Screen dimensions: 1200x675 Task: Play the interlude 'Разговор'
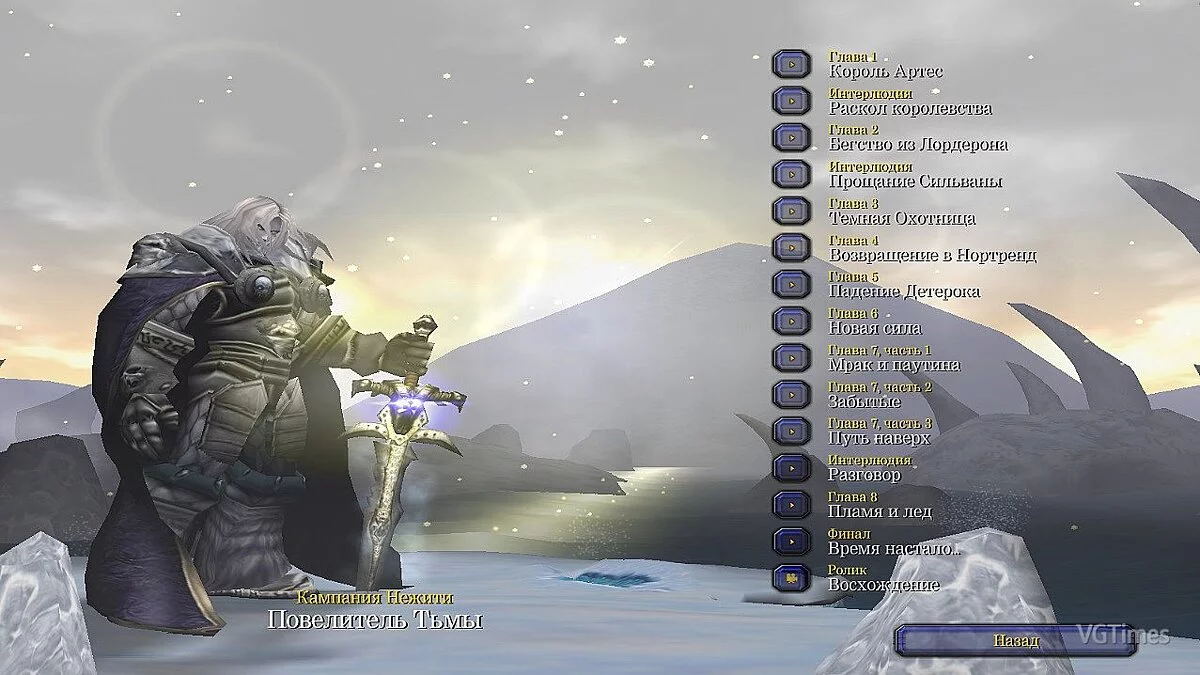pyautogui.click(x=791, y=467)
